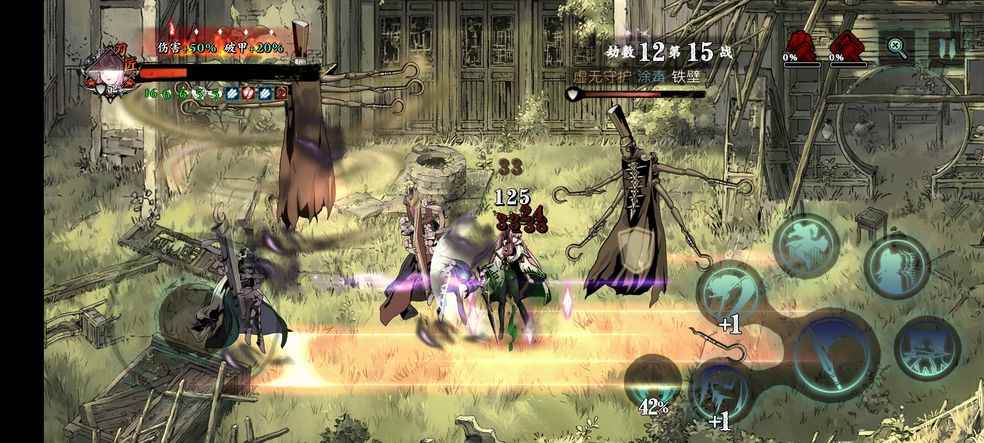Tap the pause button
This screenshot has height=443, width=984.
[x=943, y=46]
